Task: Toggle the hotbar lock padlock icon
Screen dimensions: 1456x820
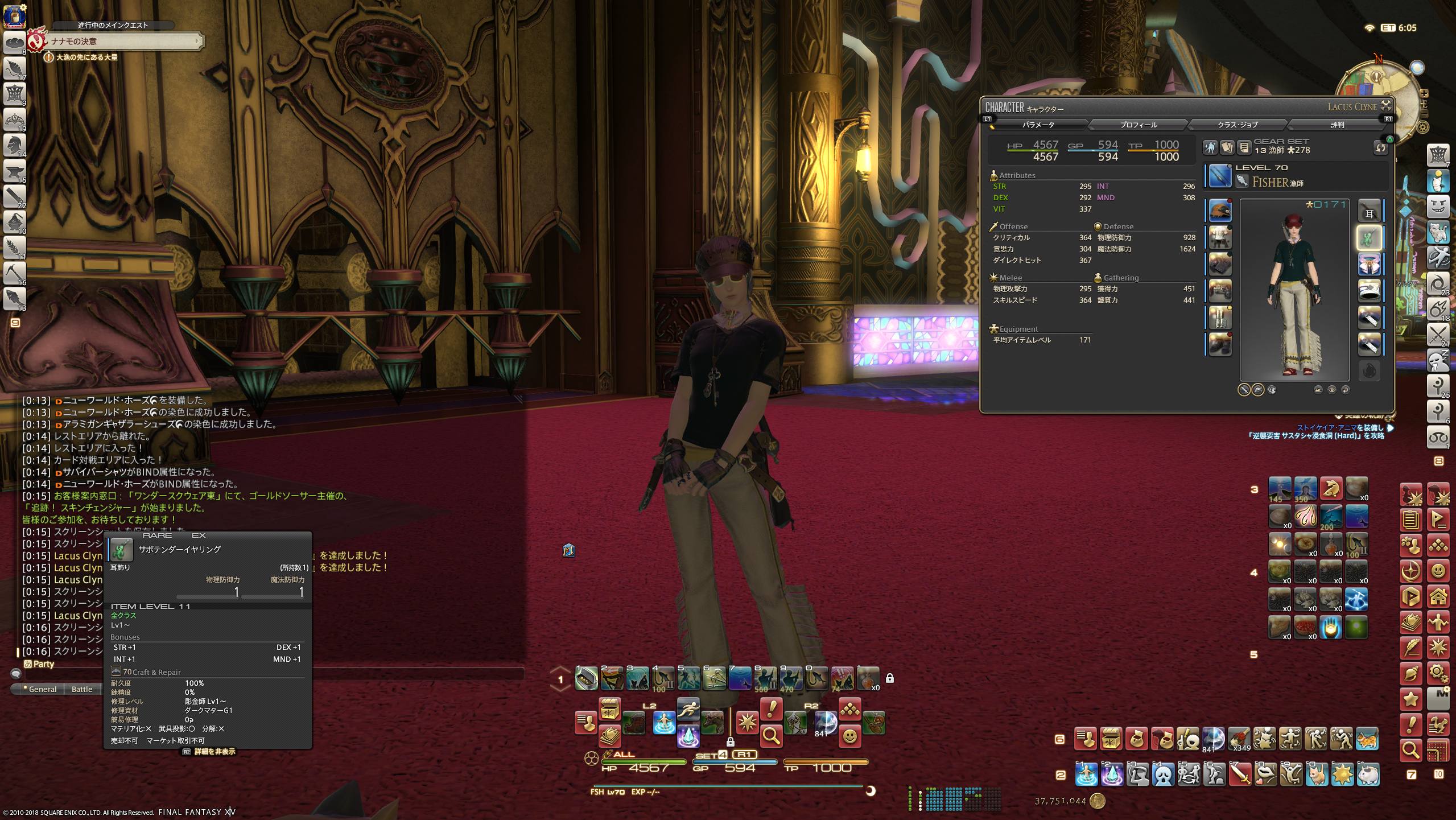Action: pyautogui.click(x=889, y=678)
